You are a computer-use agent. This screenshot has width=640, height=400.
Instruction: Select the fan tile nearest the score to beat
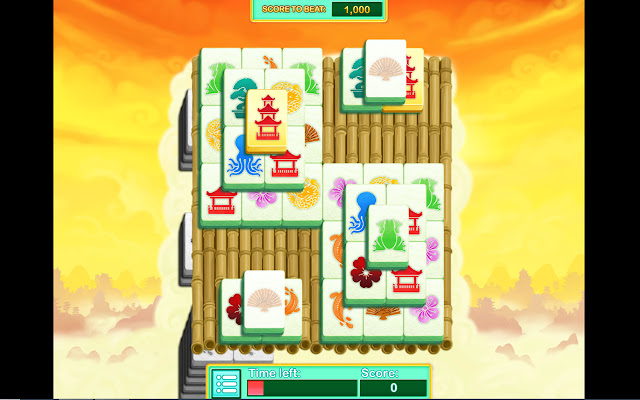[x=385, y=69]
